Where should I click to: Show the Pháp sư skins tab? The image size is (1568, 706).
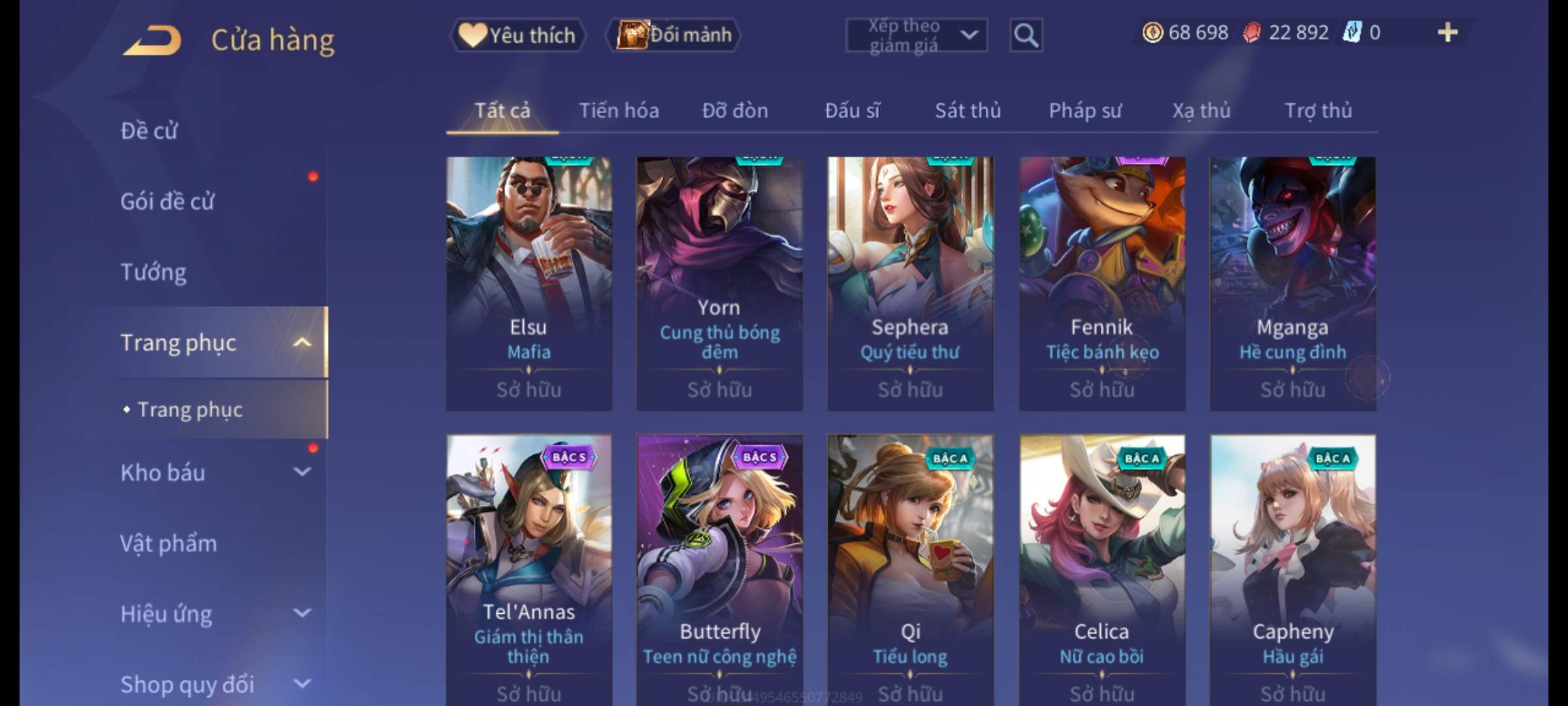[1085, 110]
